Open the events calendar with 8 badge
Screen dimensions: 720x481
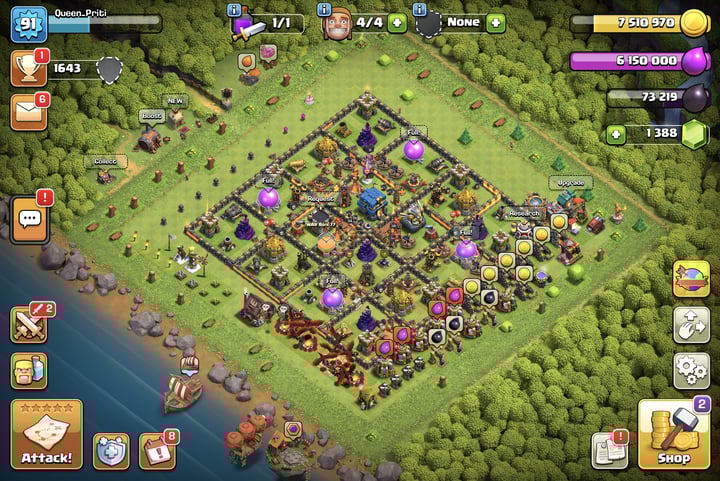tap(157, 452)
